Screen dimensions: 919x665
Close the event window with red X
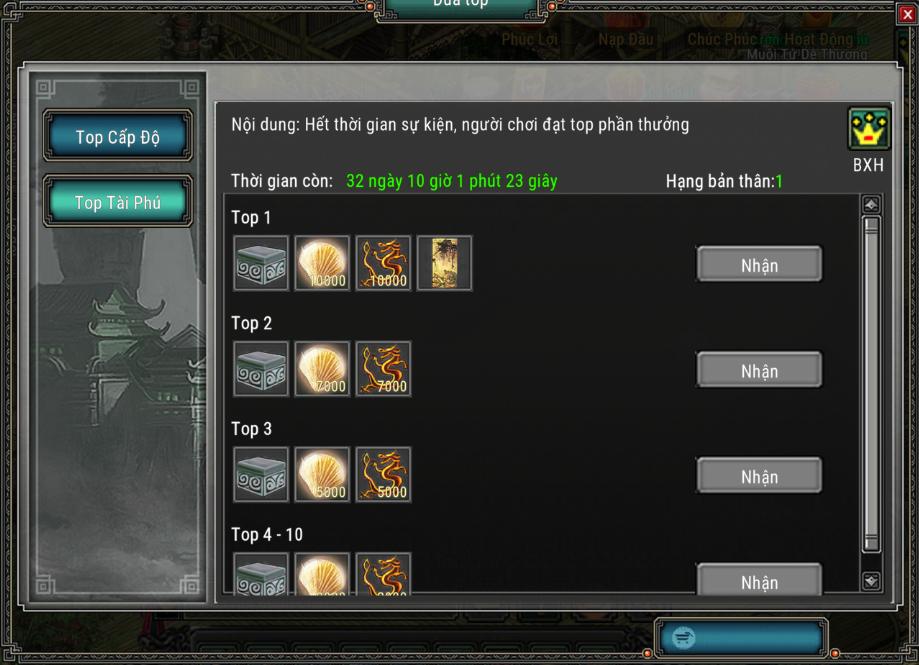click(x=907, y=14)
